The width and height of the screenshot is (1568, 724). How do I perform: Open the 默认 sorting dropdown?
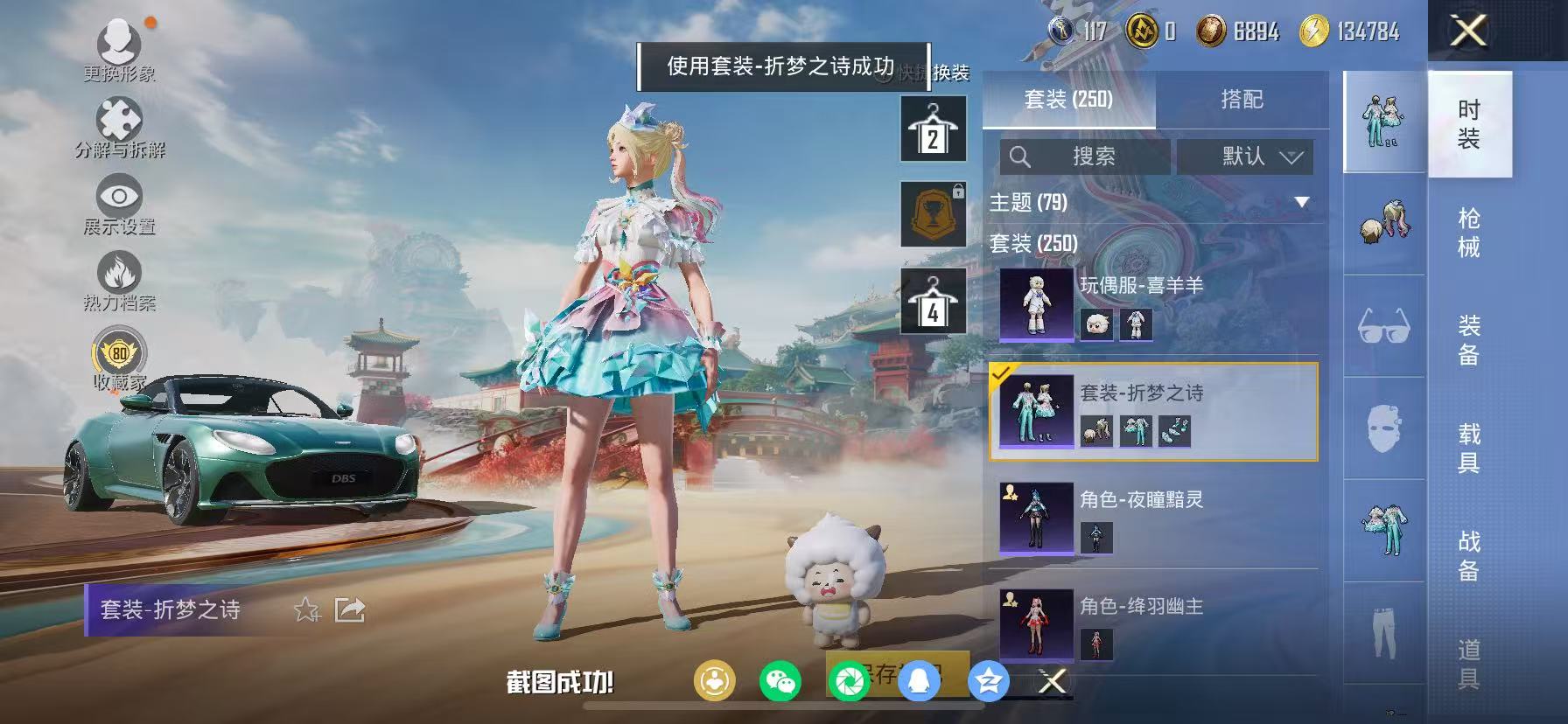1246,157
